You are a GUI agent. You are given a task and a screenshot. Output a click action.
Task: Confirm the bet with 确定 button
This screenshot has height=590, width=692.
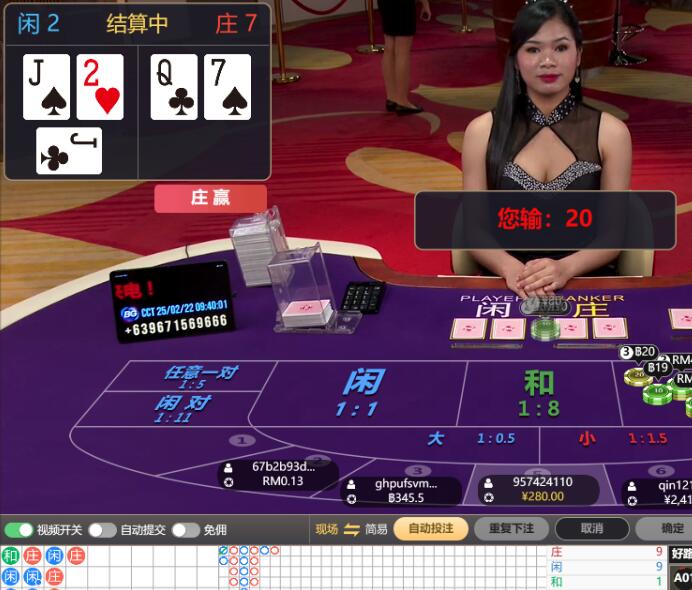(670, 528)
